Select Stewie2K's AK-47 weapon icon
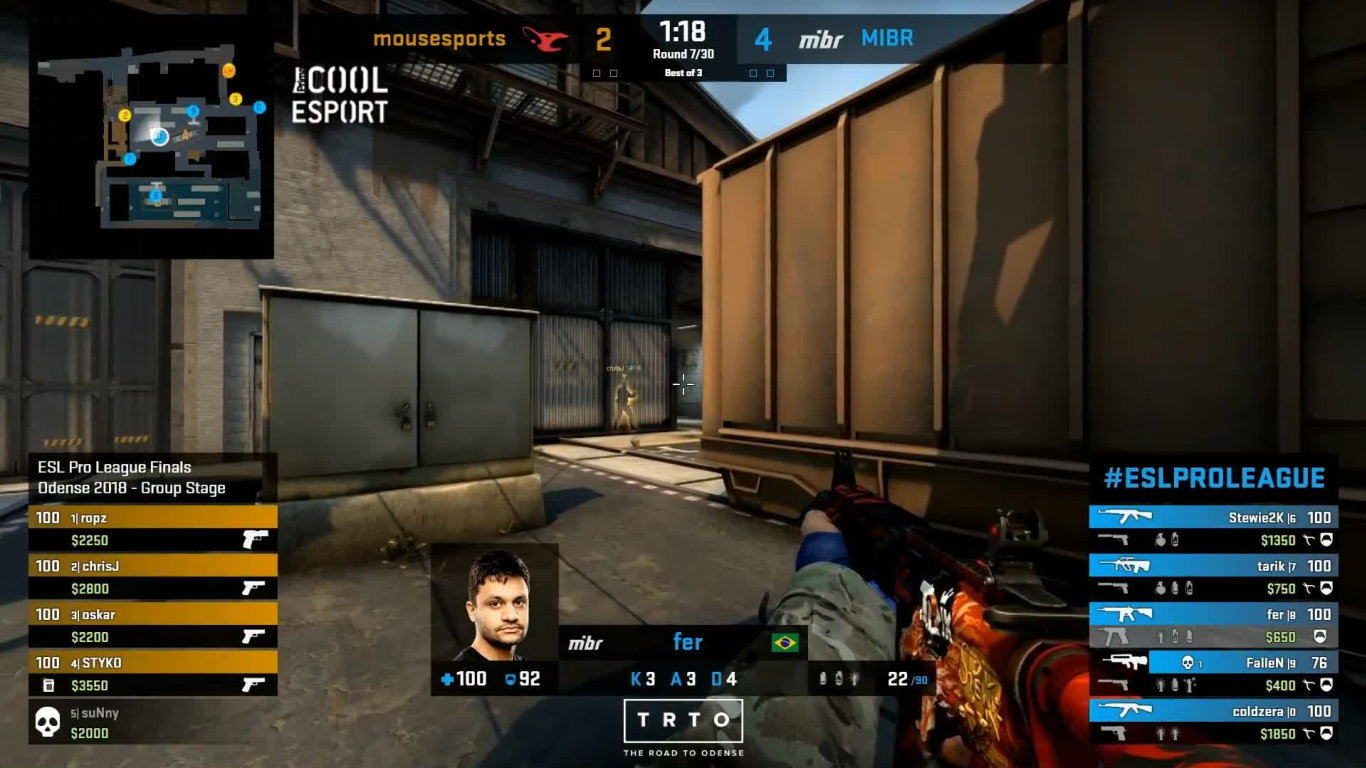The width and height of the screenshot is (1366, 768). tap(1126, 516)
